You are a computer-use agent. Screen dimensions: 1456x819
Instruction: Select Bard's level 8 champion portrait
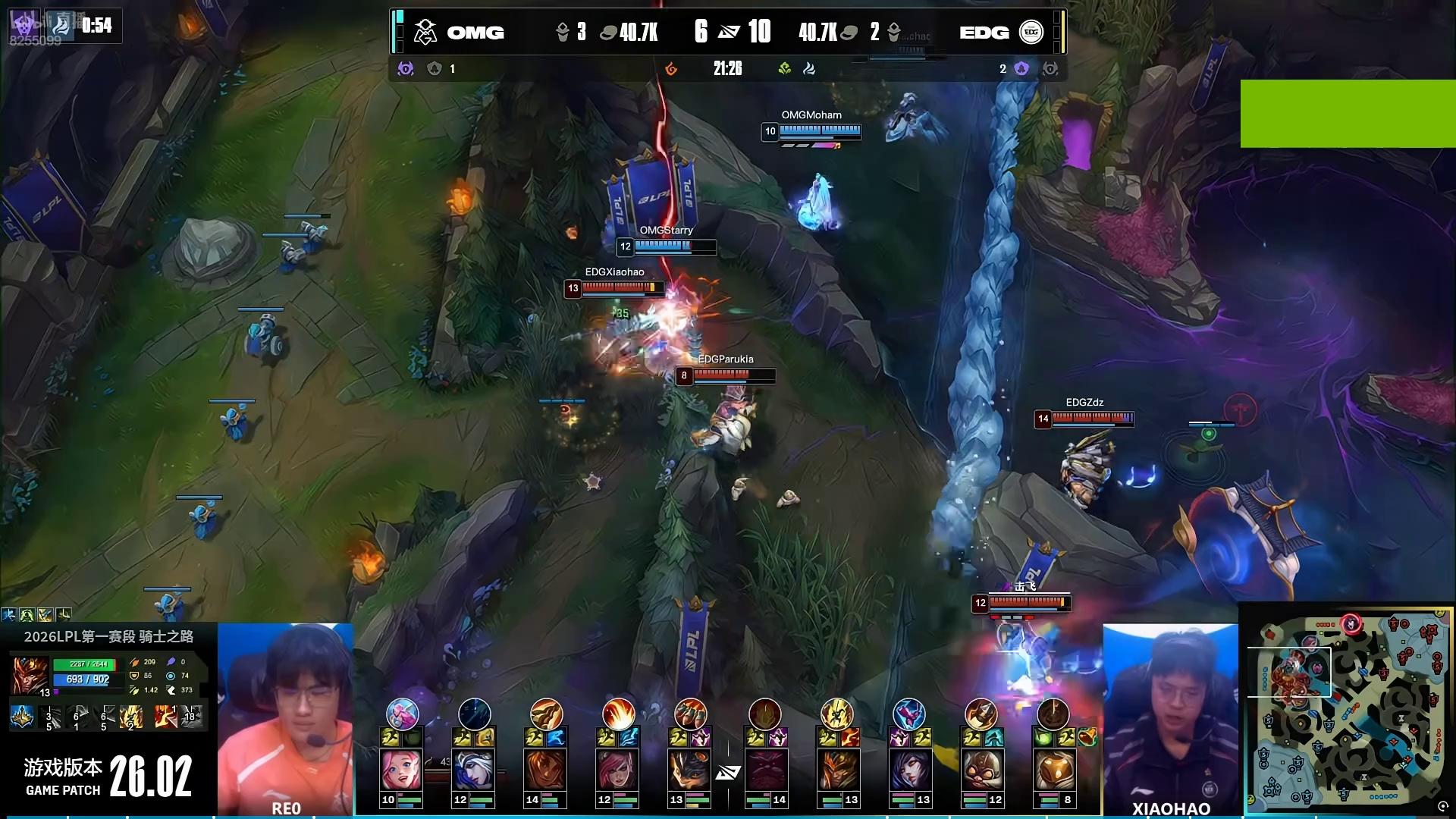[x=1053, y=770]
